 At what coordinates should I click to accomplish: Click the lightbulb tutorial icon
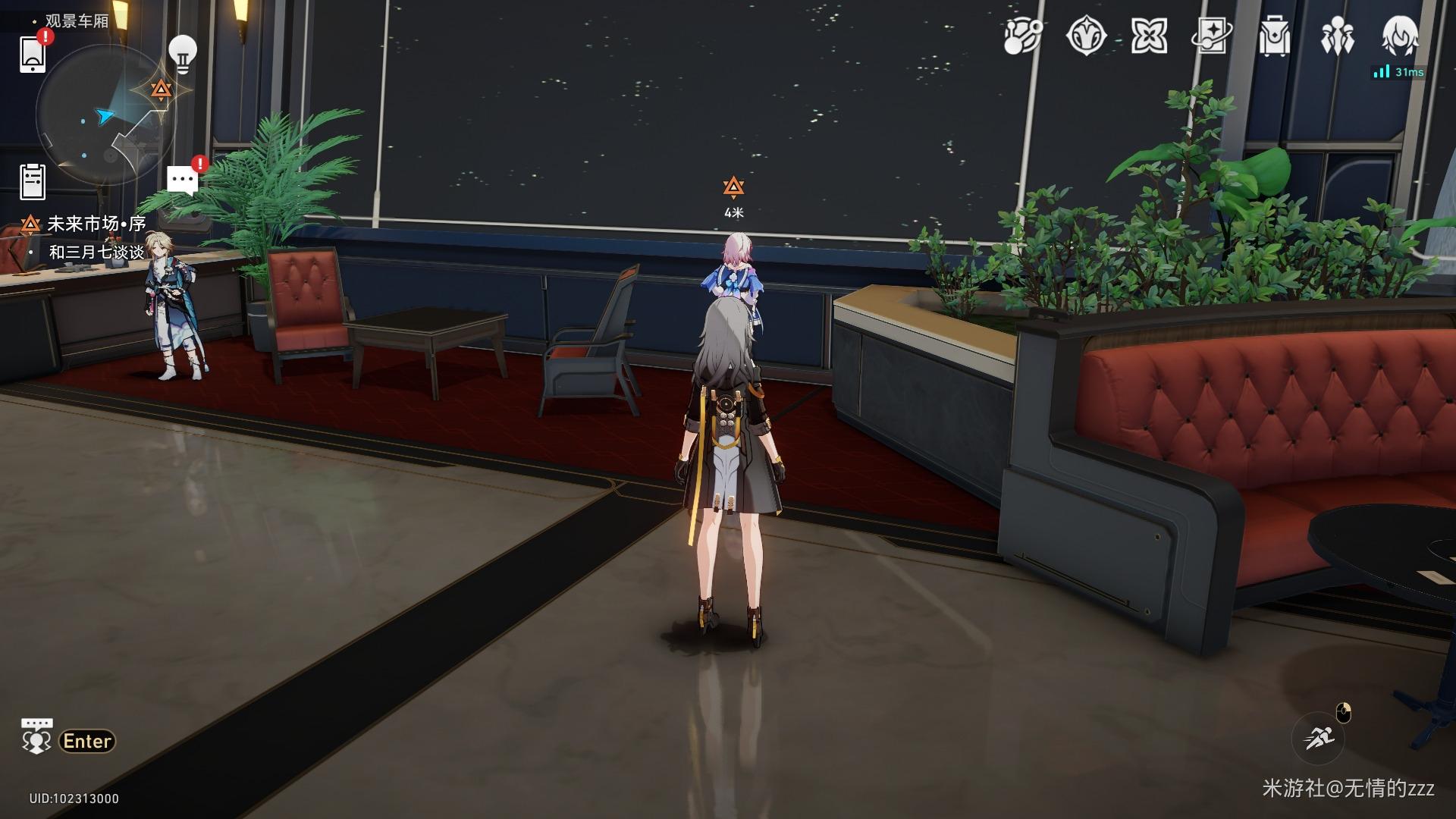coord(182,53)
